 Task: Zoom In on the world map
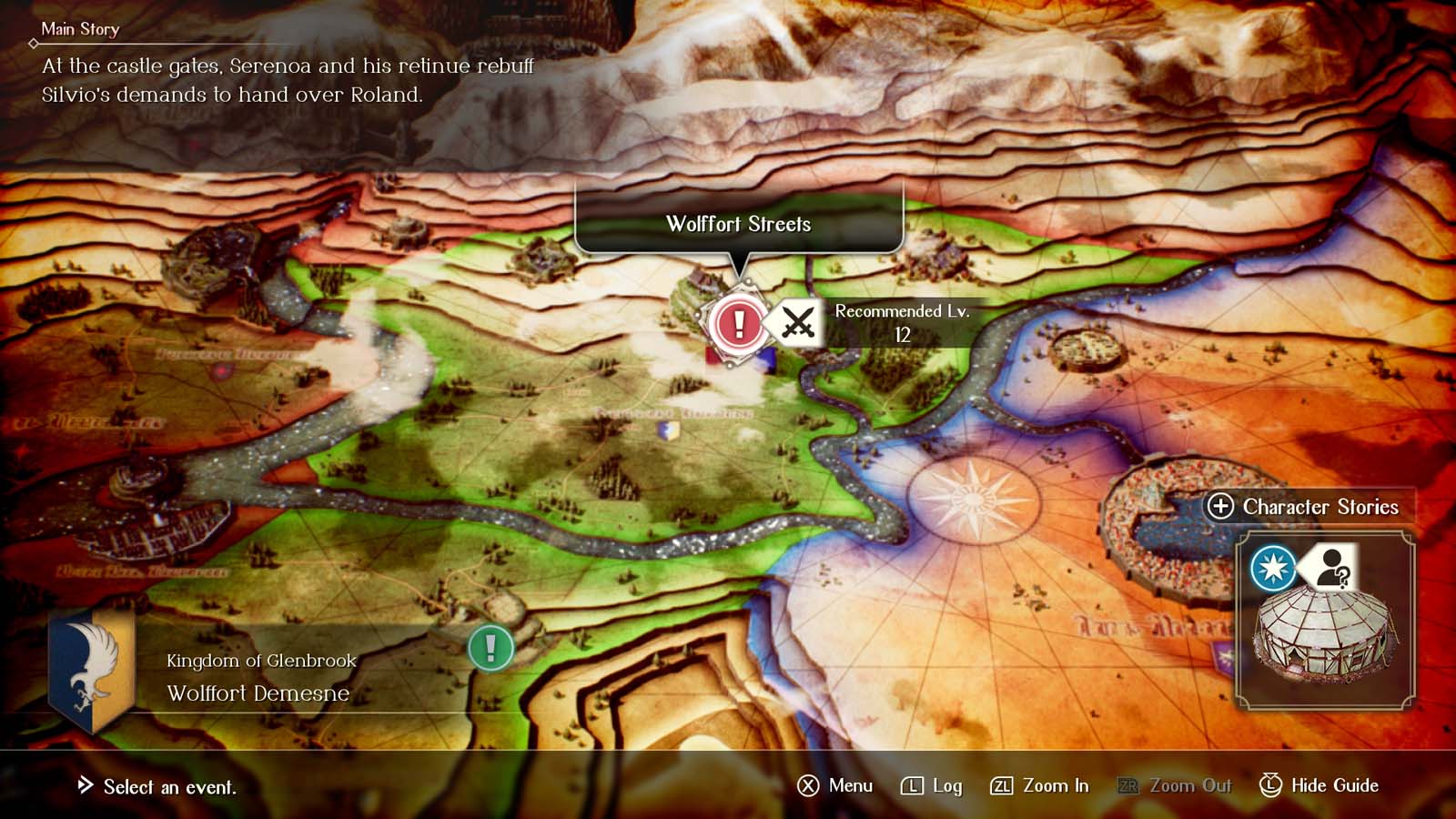tap(1056, 785)
